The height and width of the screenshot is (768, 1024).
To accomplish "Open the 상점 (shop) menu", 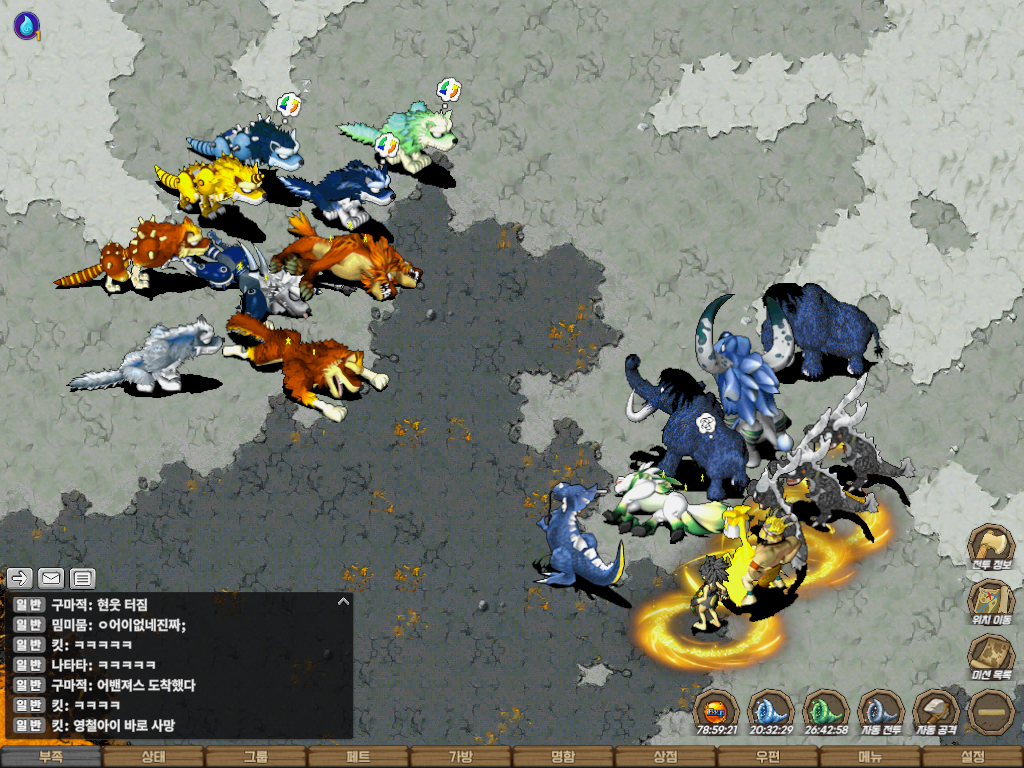I will (665, 757).
